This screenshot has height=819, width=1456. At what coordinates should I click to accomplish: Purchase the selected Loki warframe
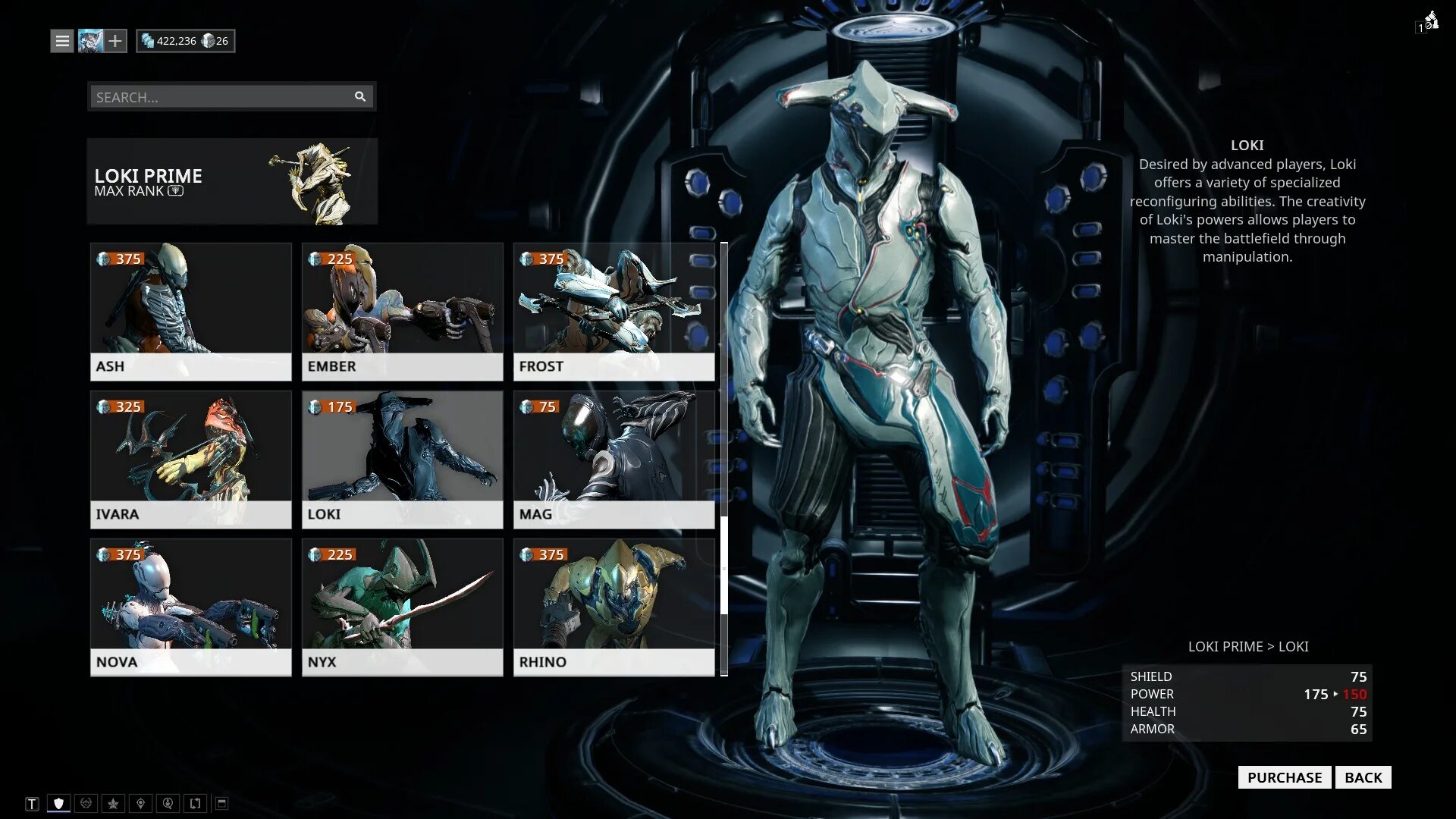[1284, 777]
